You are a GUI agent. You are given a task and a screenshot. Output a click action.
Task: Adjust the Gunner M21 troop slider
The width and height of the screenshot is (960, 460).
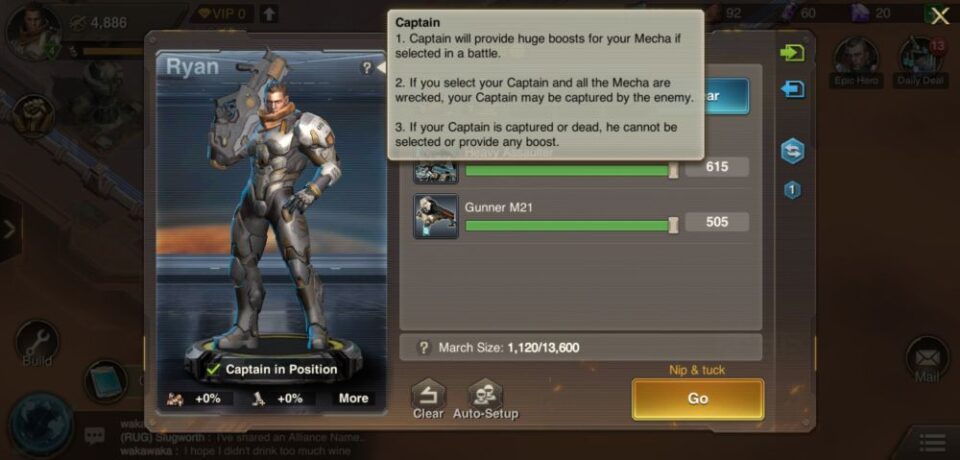click(x=673, y=225)
